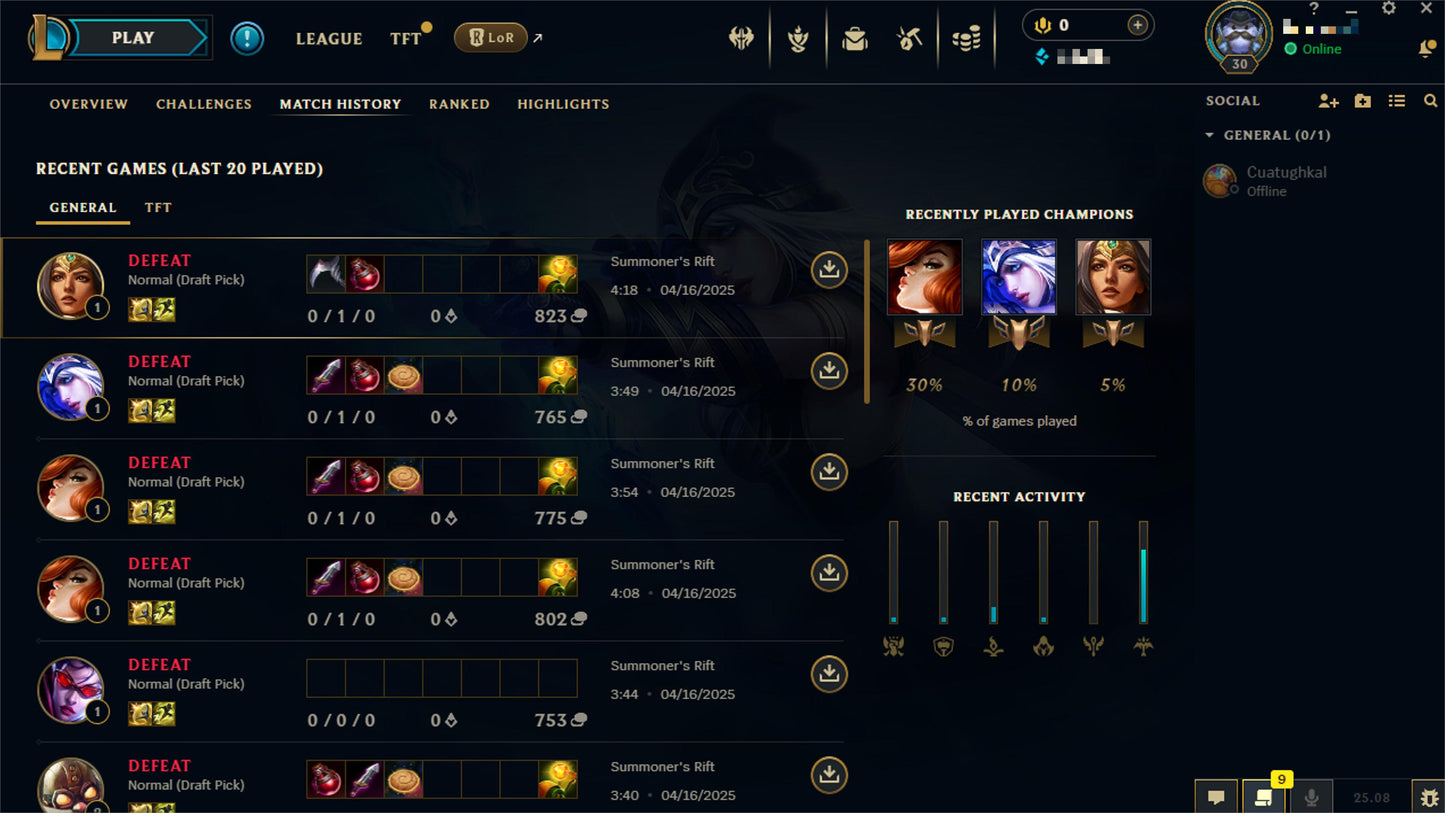Download the replay of the first defeat game
The height and width of the screenshot is (813, 1445).
click(828, 269)
